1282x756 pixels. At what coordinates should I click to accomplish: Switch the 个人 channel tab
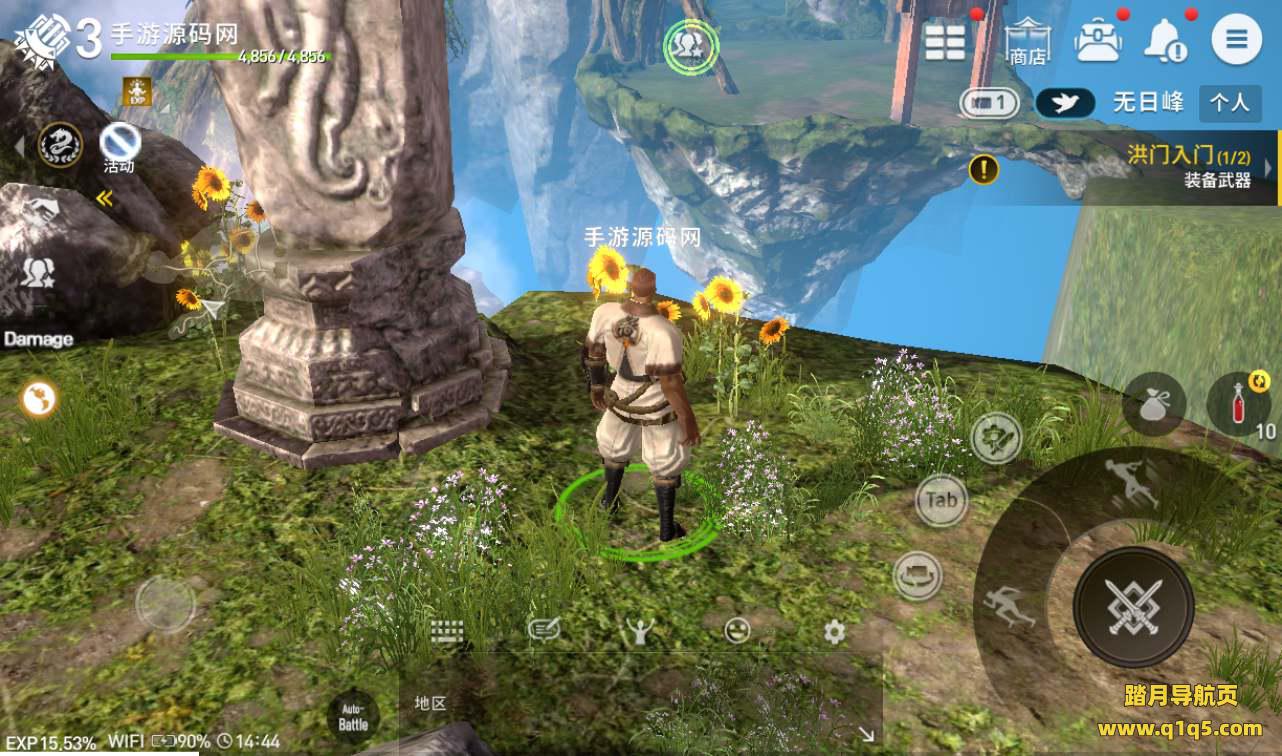(1228, 102)
